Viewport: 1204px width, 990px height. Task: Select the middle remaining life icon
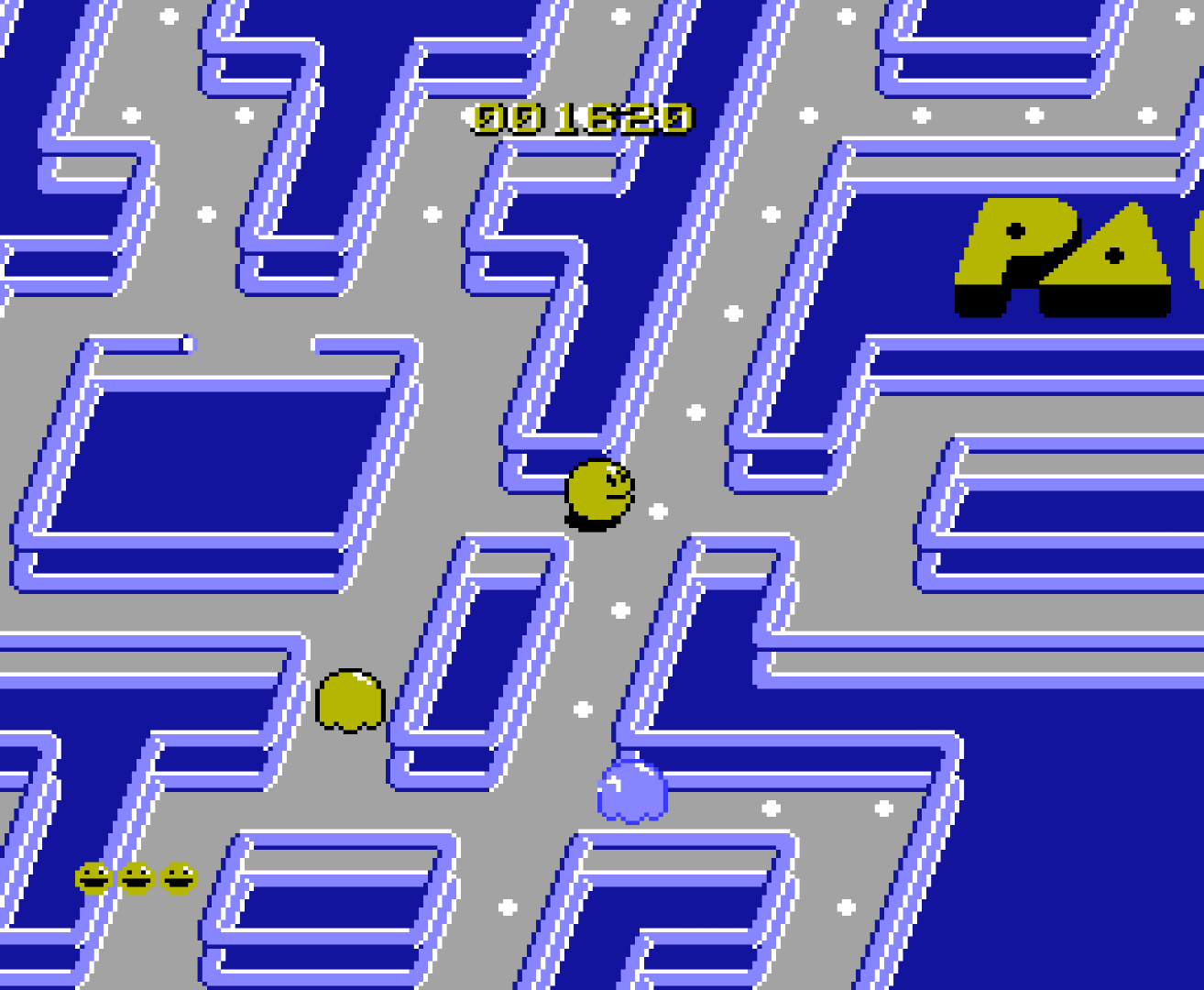point(135,877)
